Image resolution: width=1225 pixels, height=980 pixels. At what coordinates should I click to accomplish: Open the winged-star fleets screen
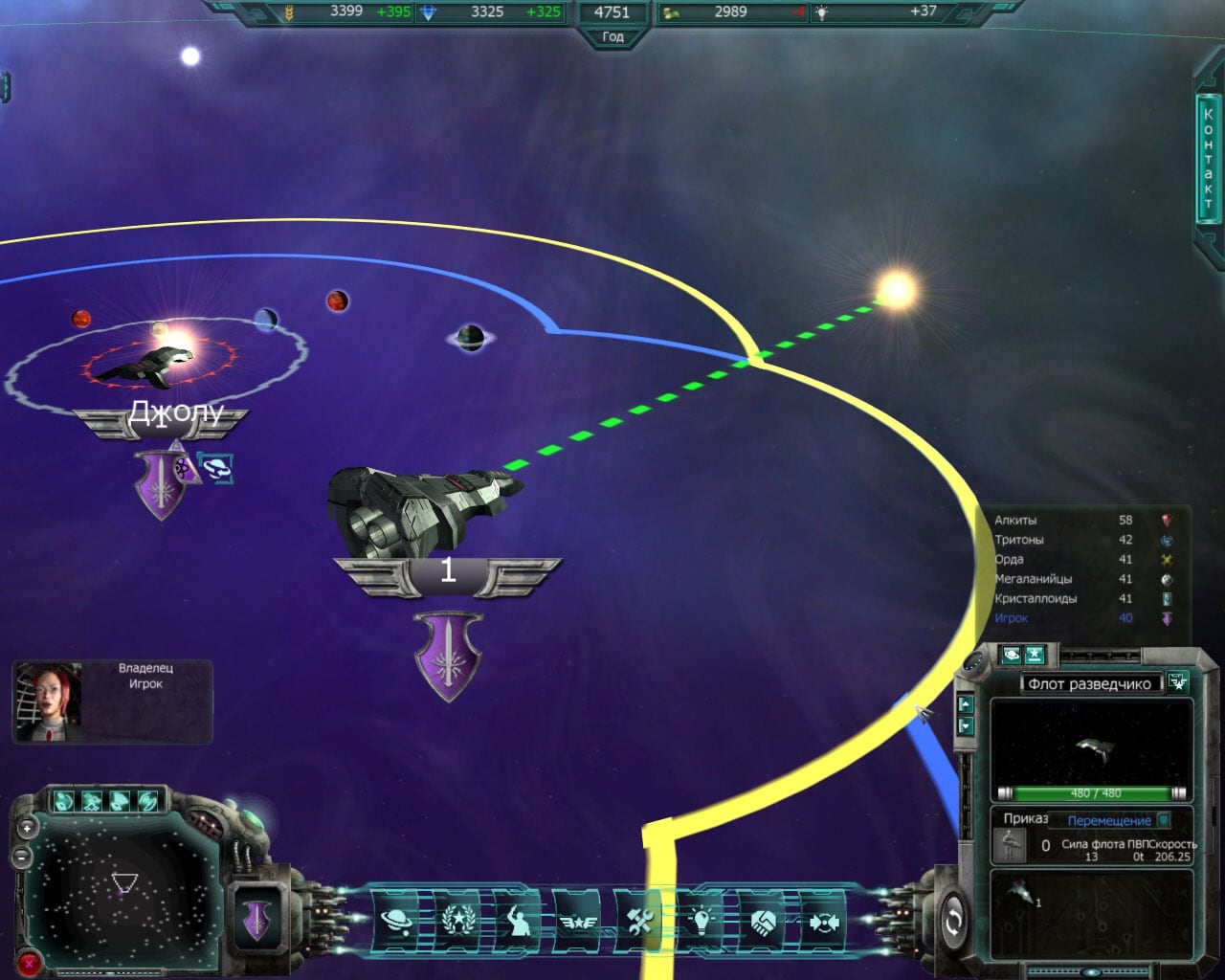tap(578, 921)
